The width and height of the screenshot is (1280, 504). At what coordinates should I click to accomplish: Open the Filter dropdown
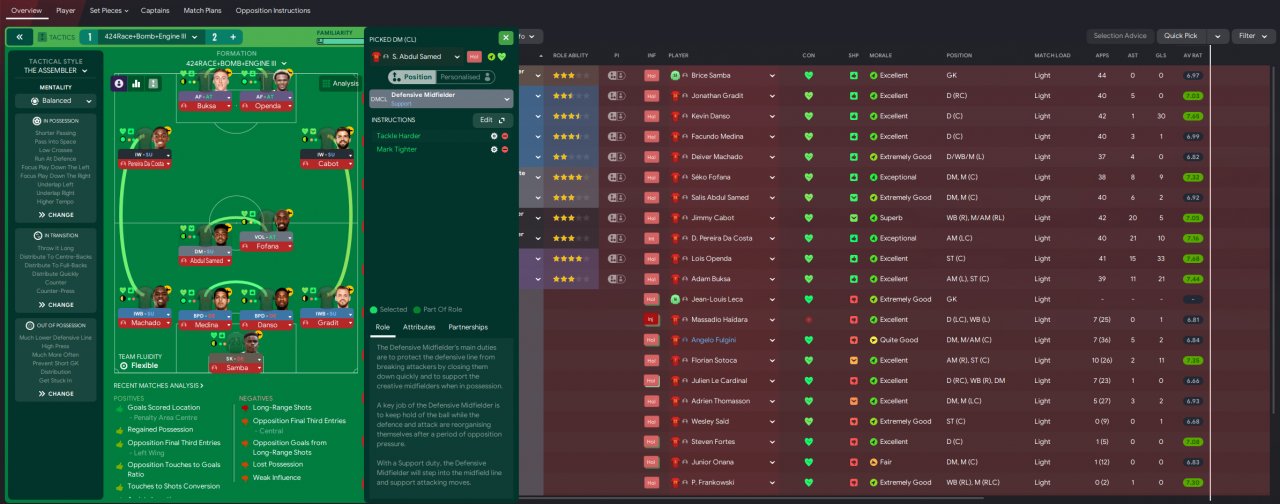pos(1252,36)
